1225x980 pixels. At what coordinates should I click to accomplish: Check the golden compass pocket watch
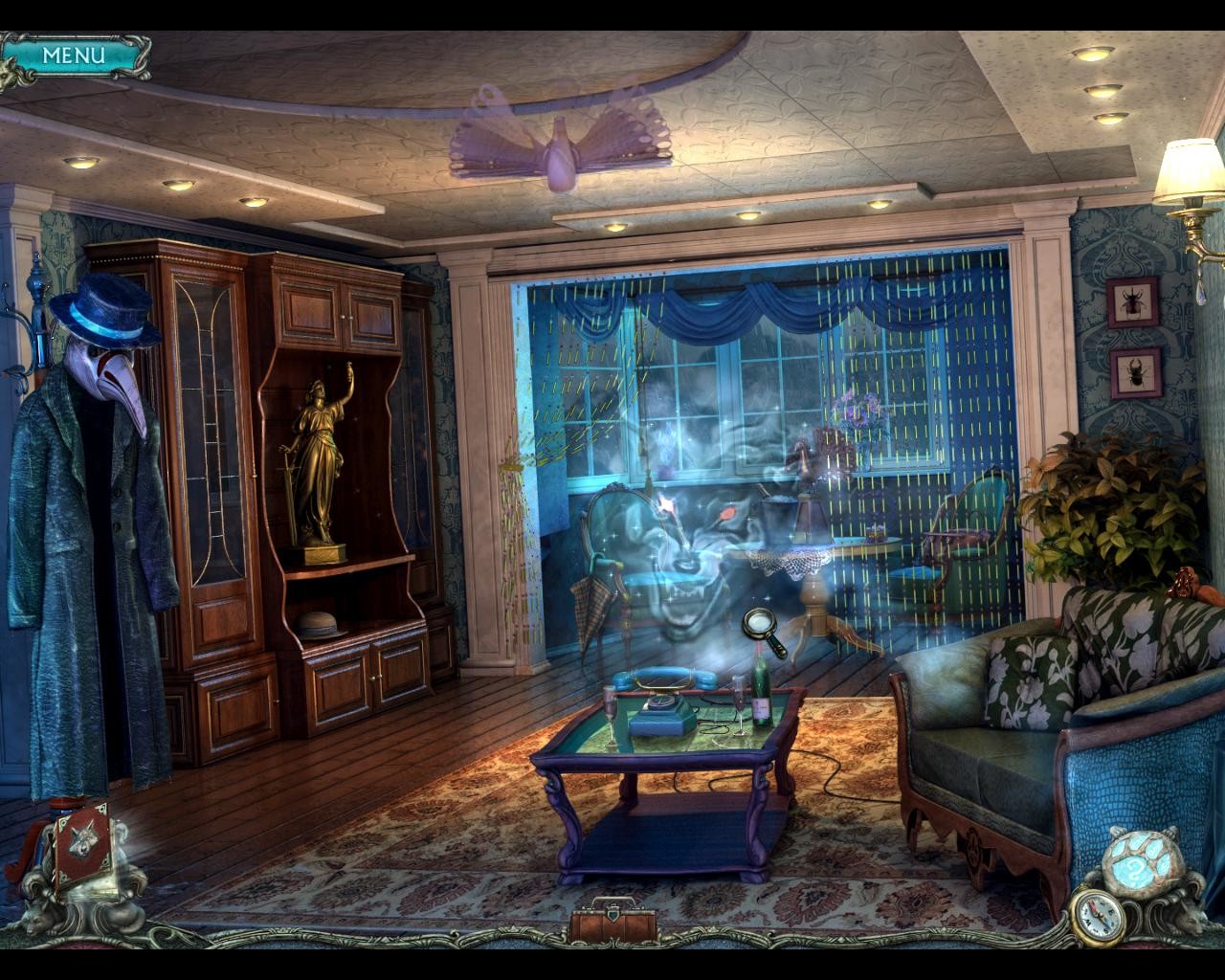(x=1099, y=912)
